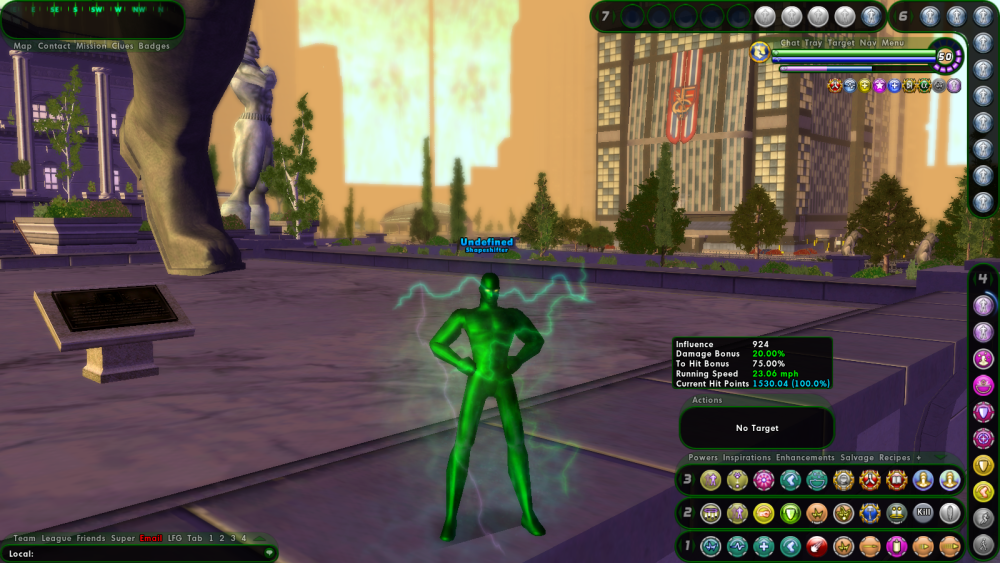Click the Email chat tab
Image resolution: width=1000 pixels, height=563 pixels.
click(x=152, y=538)
